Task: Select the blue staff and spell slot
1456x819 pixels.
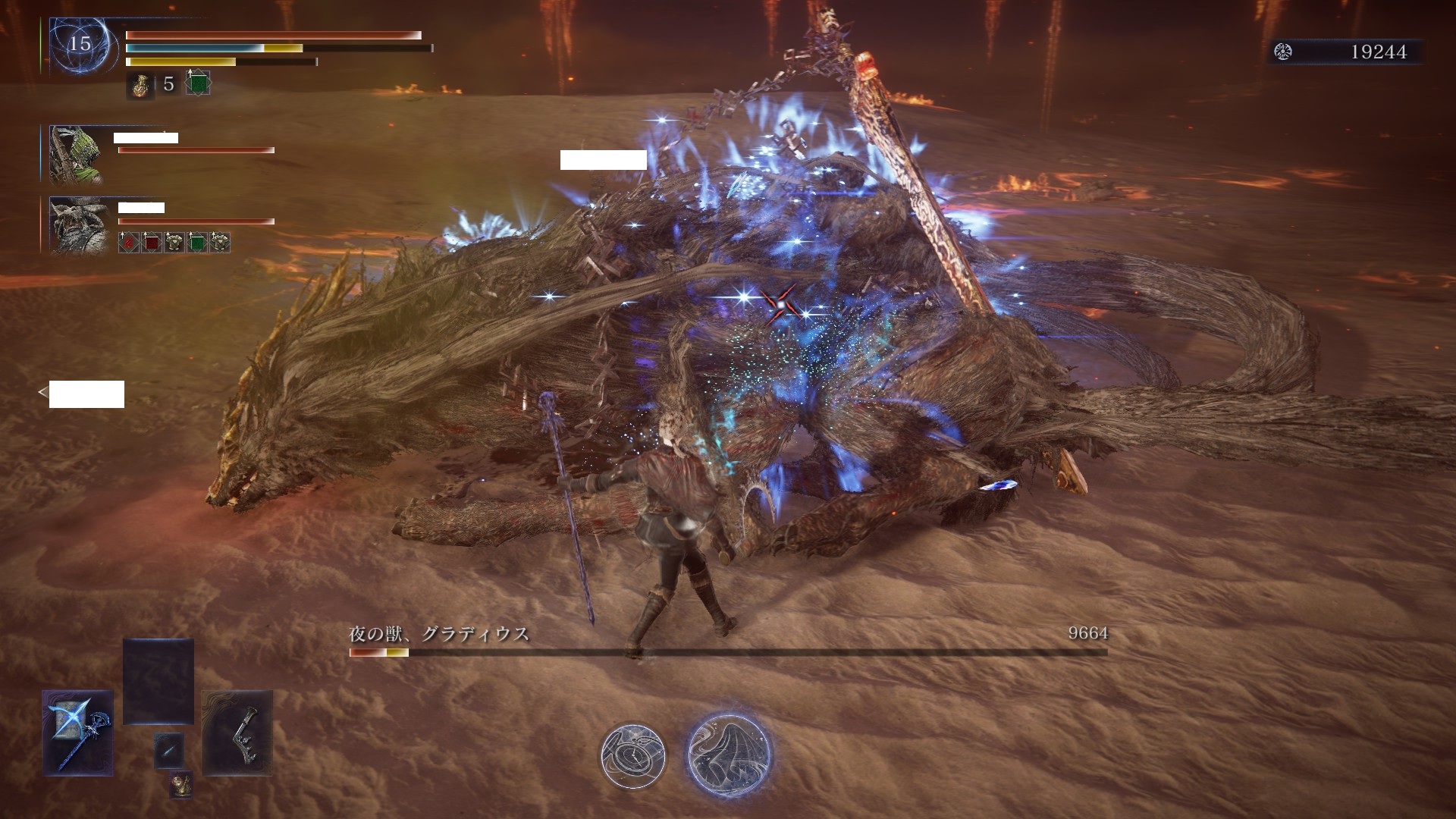Action: tap(78, 733)
